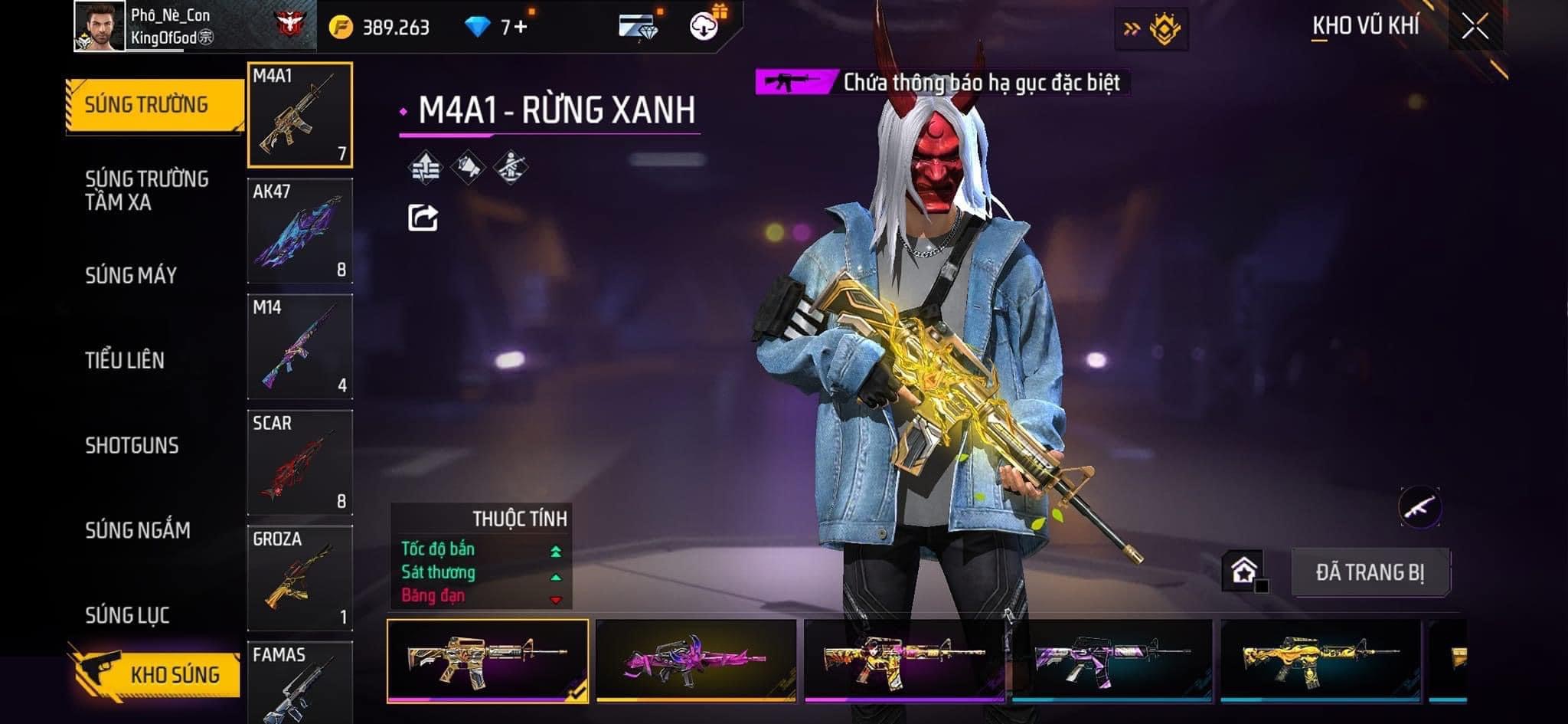This screenshot has width=1568, height=724.
Task: Open the GROZA weapon tile
Action: pyautogui.click(x=300, y=578)
